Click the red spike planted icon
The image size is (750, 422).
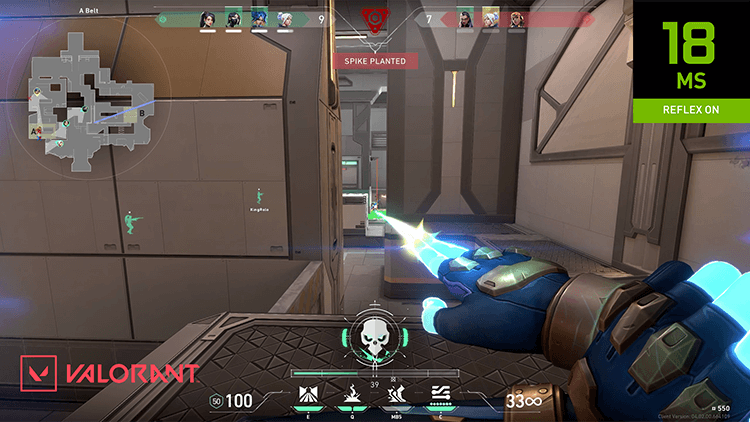[375, 20]
